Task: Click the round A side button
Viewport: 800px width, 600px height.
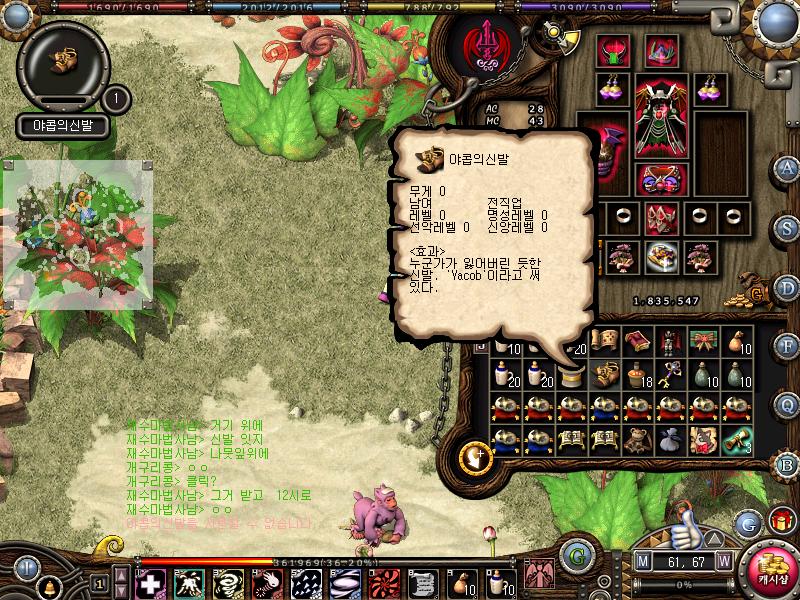Action: [788, 167]
